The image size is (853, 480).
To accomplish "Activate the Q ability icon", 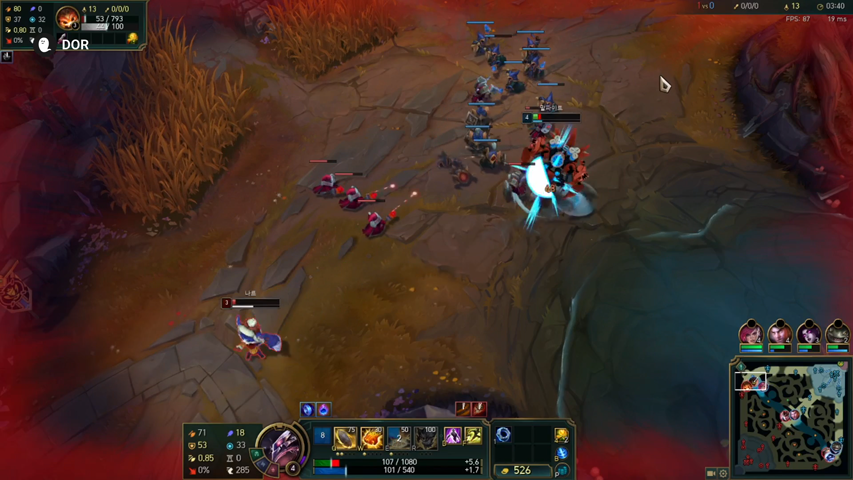I will click(345, 437).
